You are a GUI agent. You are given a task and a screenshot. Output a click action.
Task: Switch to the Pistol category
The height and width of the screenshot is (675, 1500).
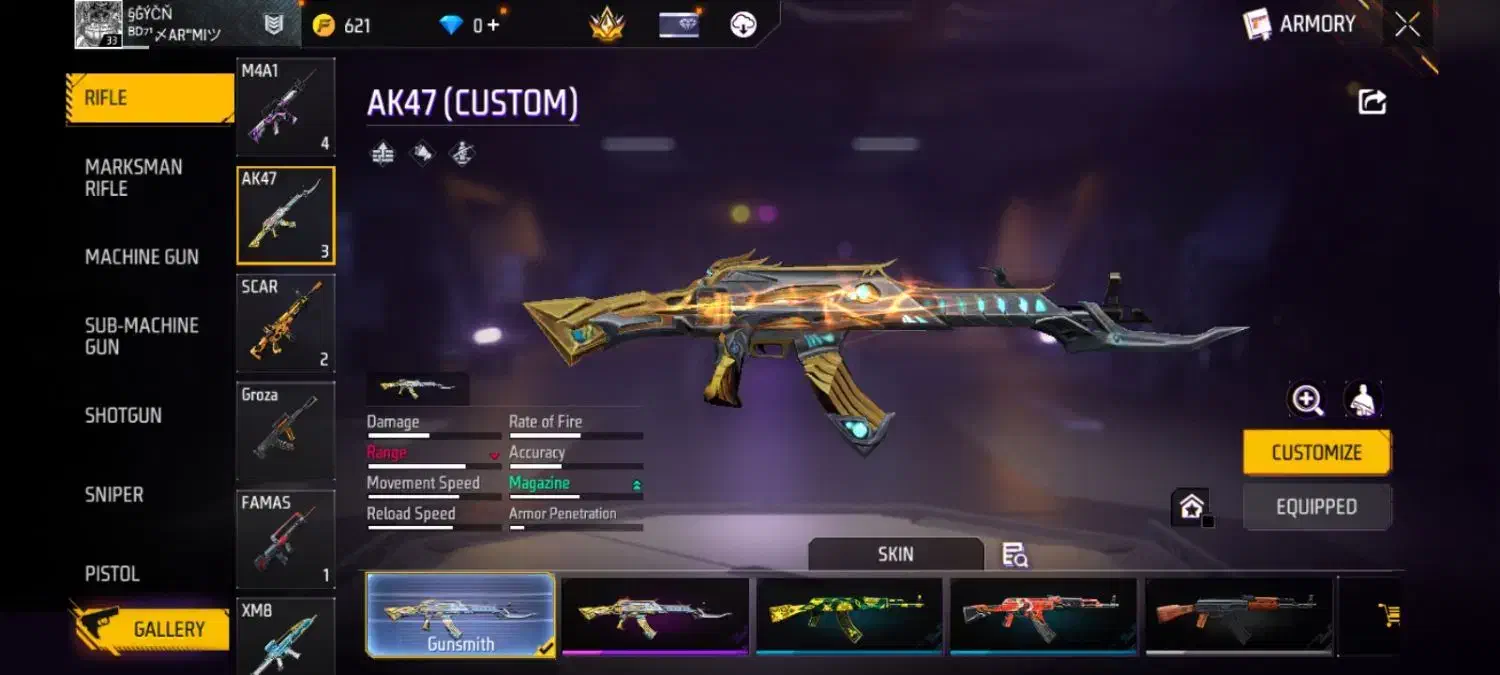tap(112, 574)
